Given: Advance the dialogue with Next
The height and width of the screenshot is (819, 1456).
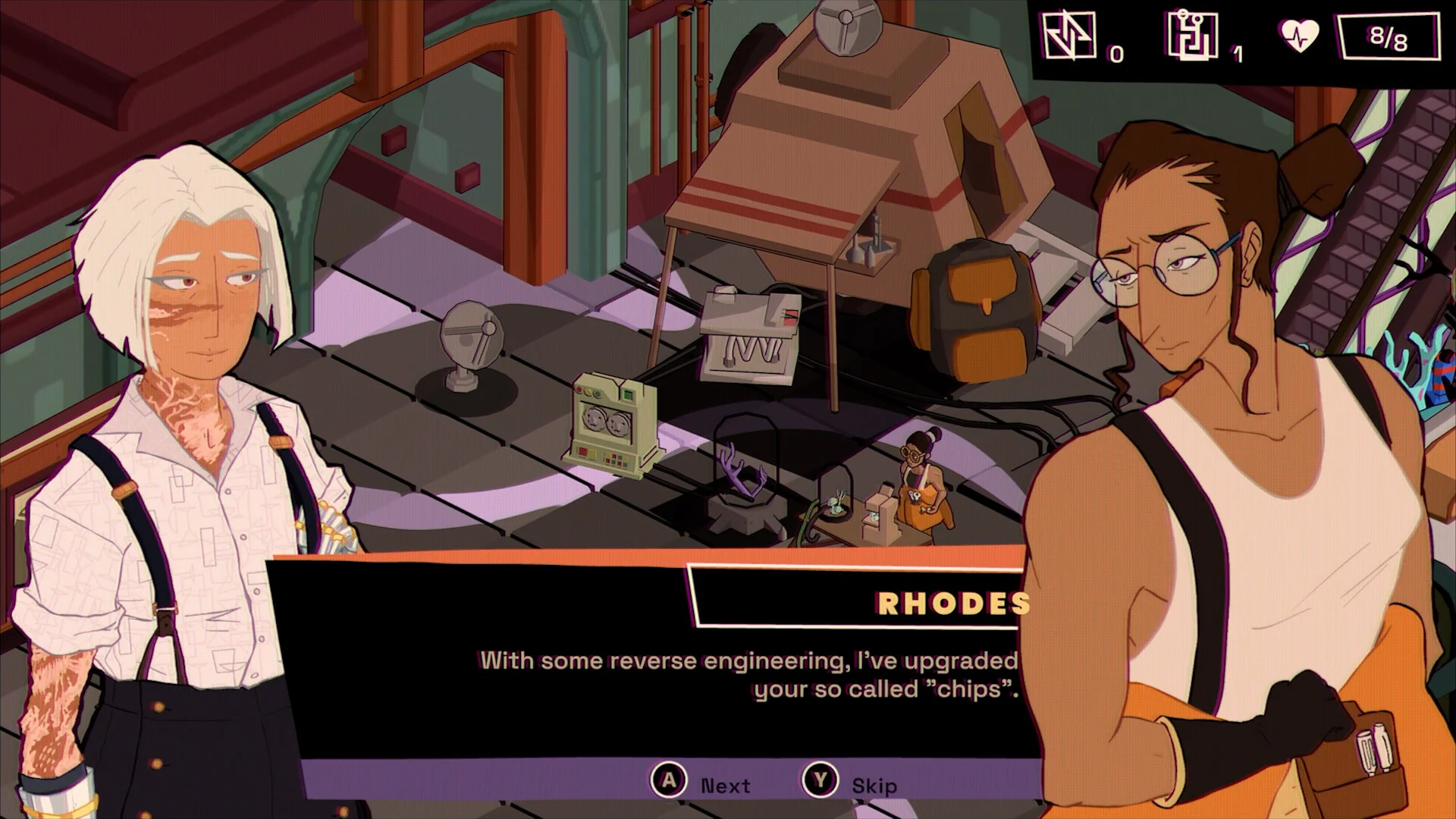Looking at the screenshot, I should 670,781.
